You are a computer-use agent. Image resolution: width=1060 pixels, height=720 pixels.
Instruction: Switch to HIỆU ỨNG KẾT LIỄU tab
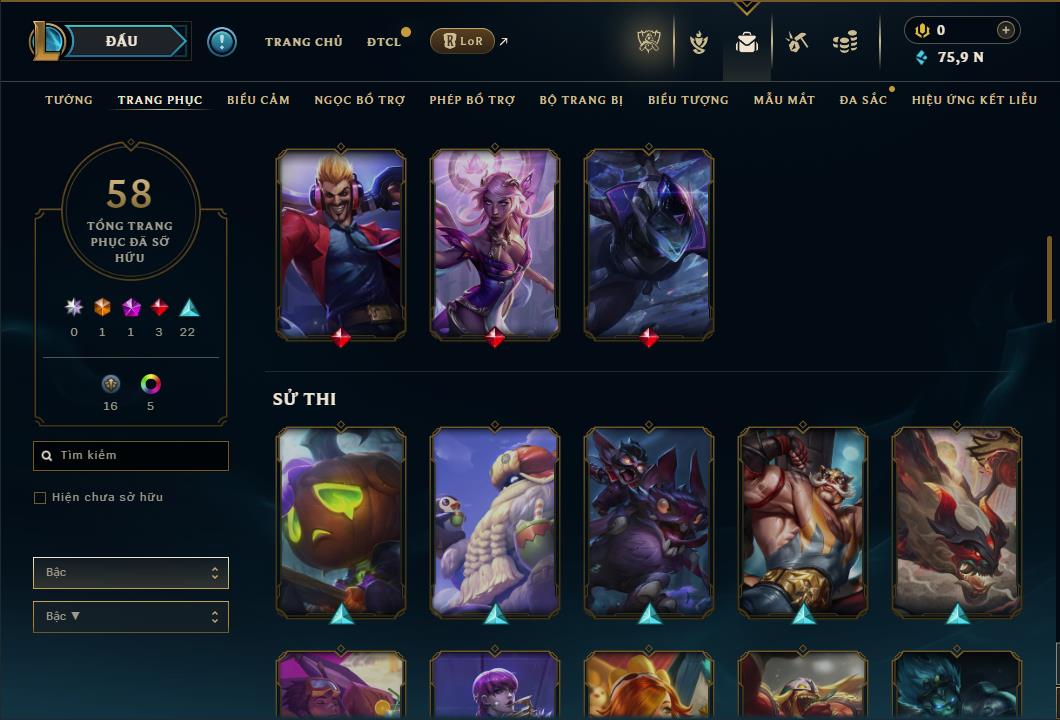coord(974,100)
